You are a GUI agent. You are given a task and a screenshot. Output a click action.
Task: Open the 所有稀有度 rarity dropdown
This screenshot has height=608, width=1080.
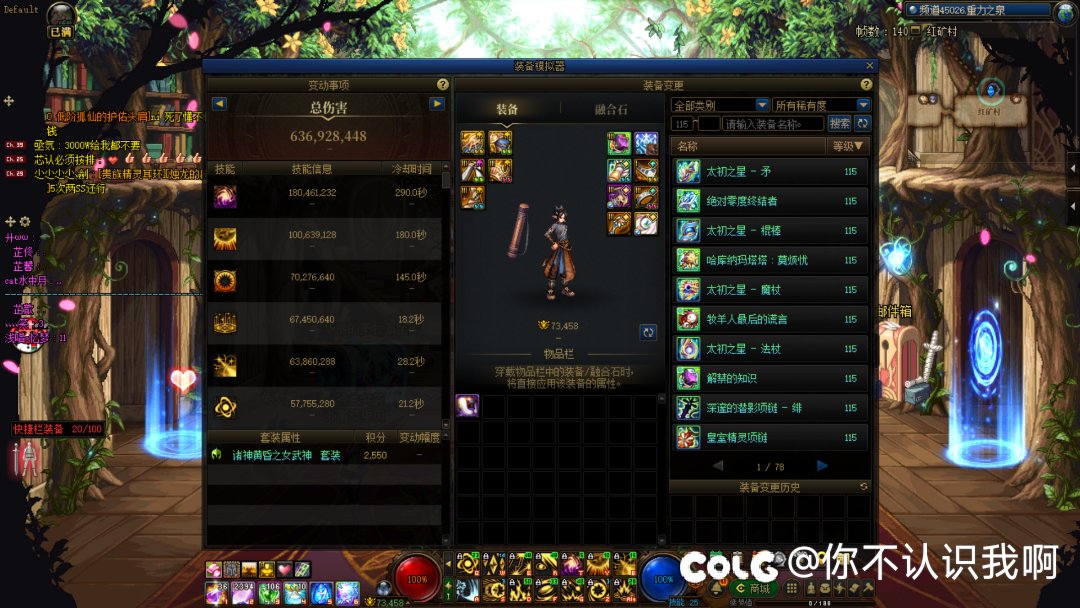(821, 105)
